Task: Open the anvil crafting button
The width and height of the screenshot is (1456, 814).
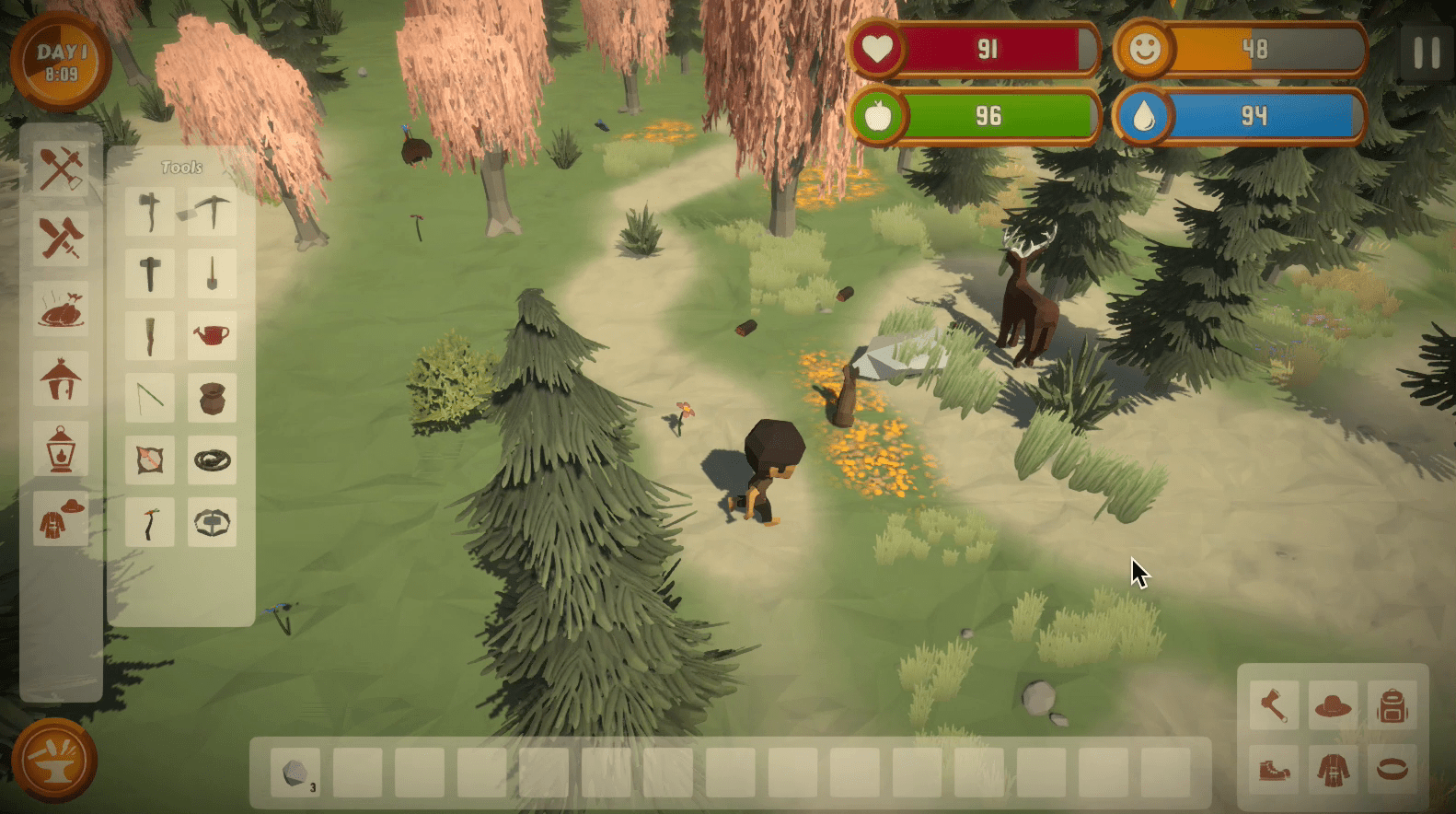Action: point(54,761)
